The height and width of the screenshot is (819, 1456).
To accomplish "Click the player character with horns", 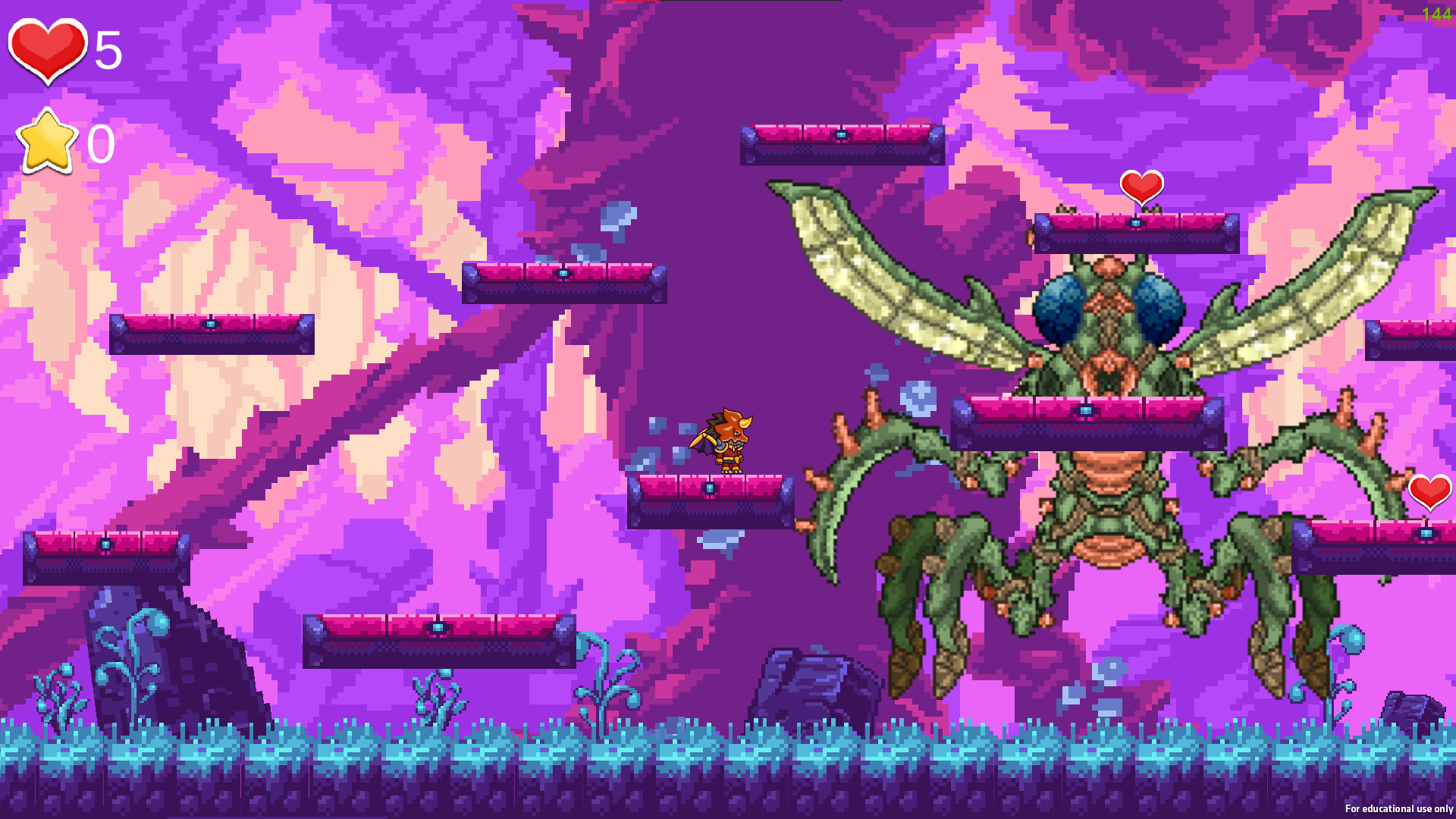I will click(728, 440).
